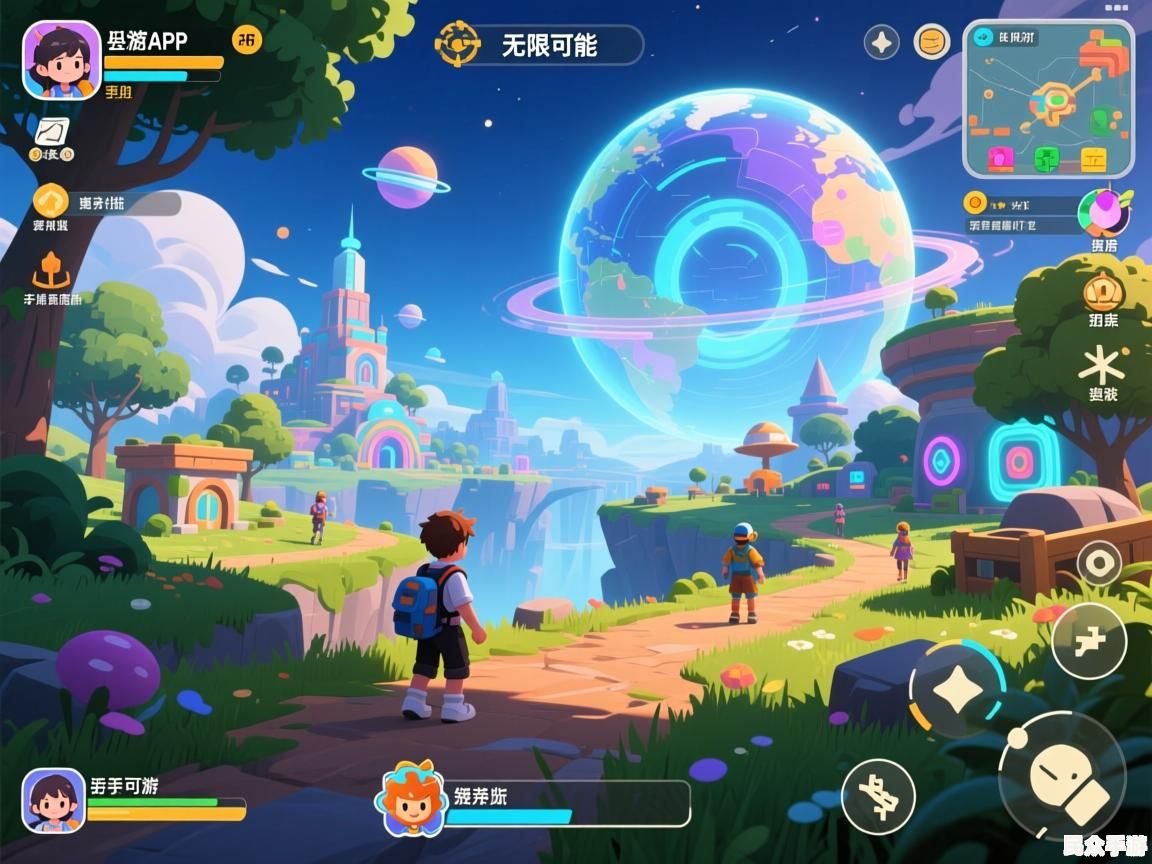
Task: Tap the small round target button
Action: tap(1099, 564)
